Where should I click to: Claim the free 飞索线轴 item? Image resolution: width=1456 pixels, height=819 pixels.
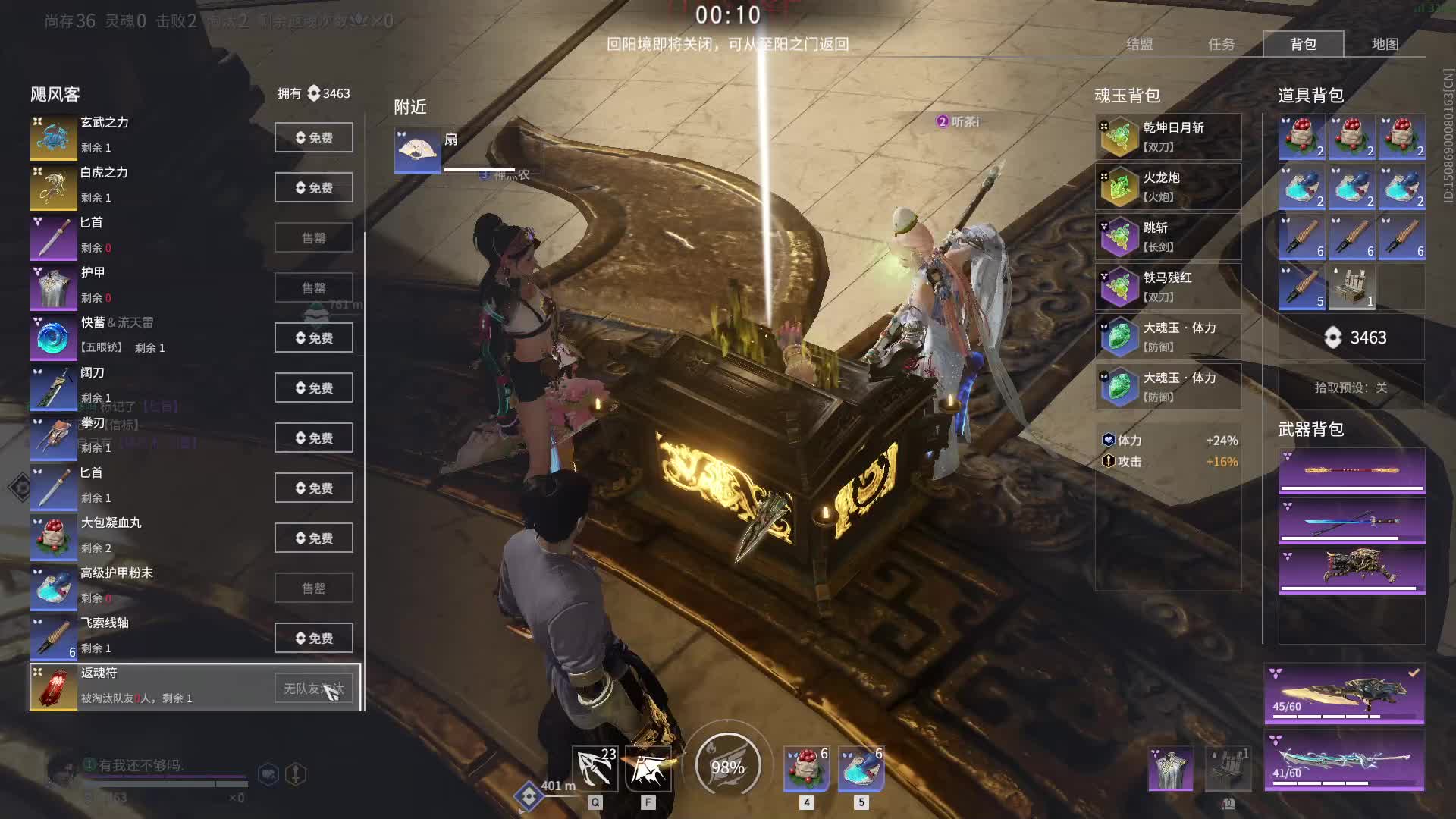(x=313, y=638)
